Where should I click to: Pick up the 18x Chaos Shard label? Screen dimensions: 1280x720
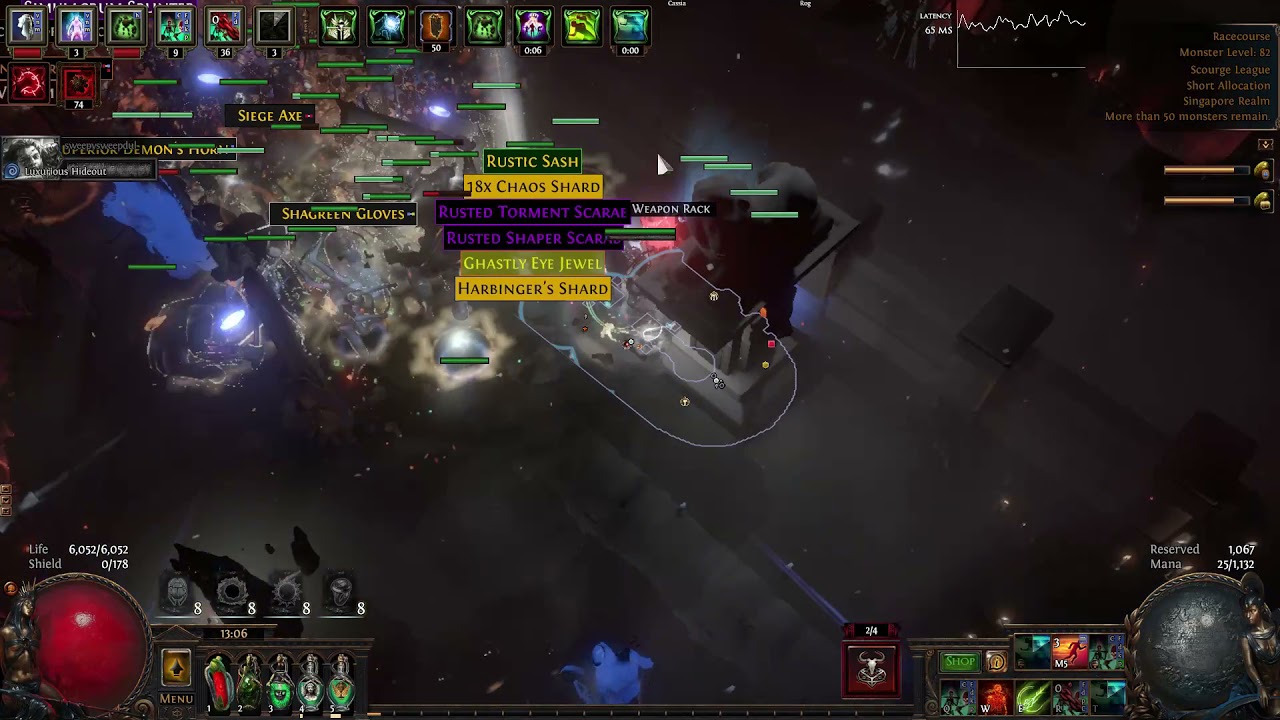(533, 187)
